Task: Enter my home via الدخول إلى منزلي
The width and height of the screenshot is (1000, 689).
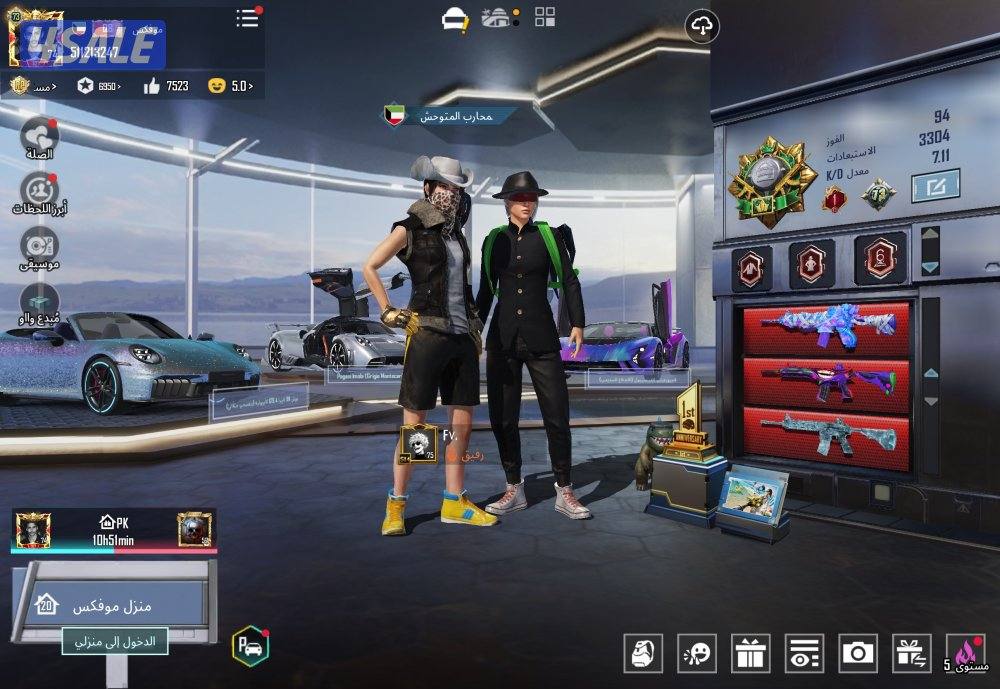Action: click(x=114, y=641)
